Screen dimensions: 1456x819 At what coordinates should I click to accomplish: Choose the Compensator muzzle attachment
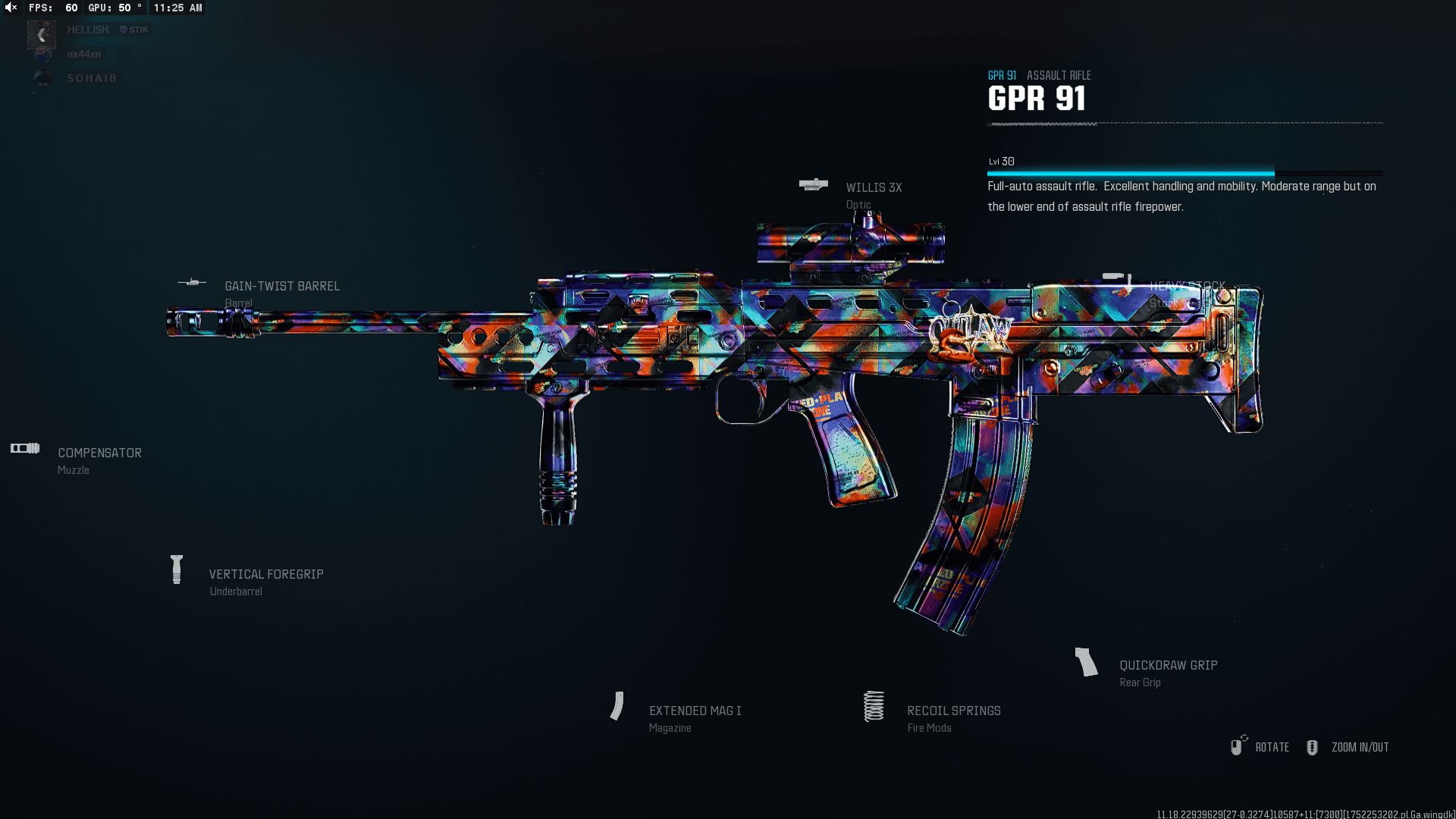99,453
